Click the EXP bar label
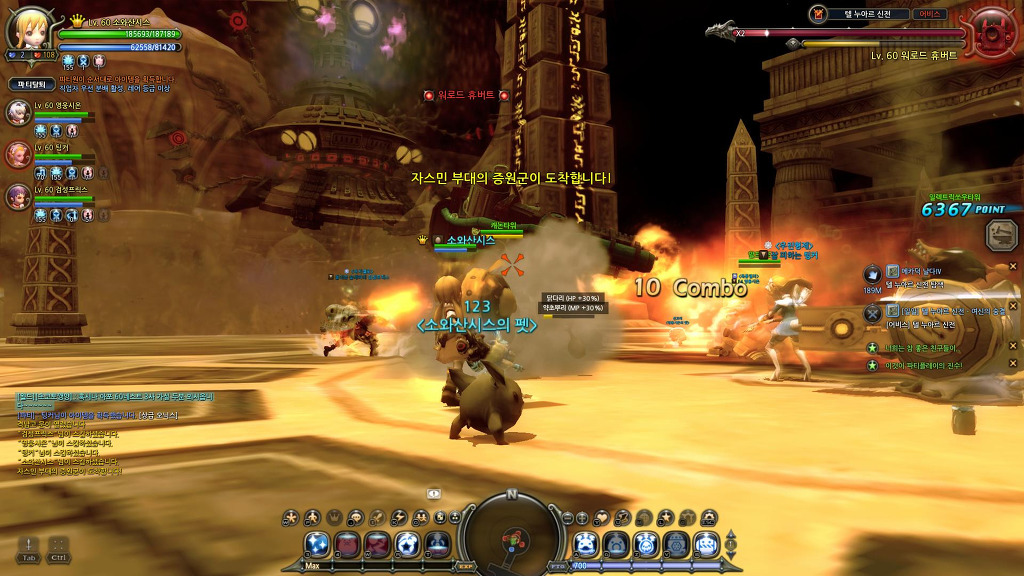Screen dimensions: 1024x576 tap(463, 566)
